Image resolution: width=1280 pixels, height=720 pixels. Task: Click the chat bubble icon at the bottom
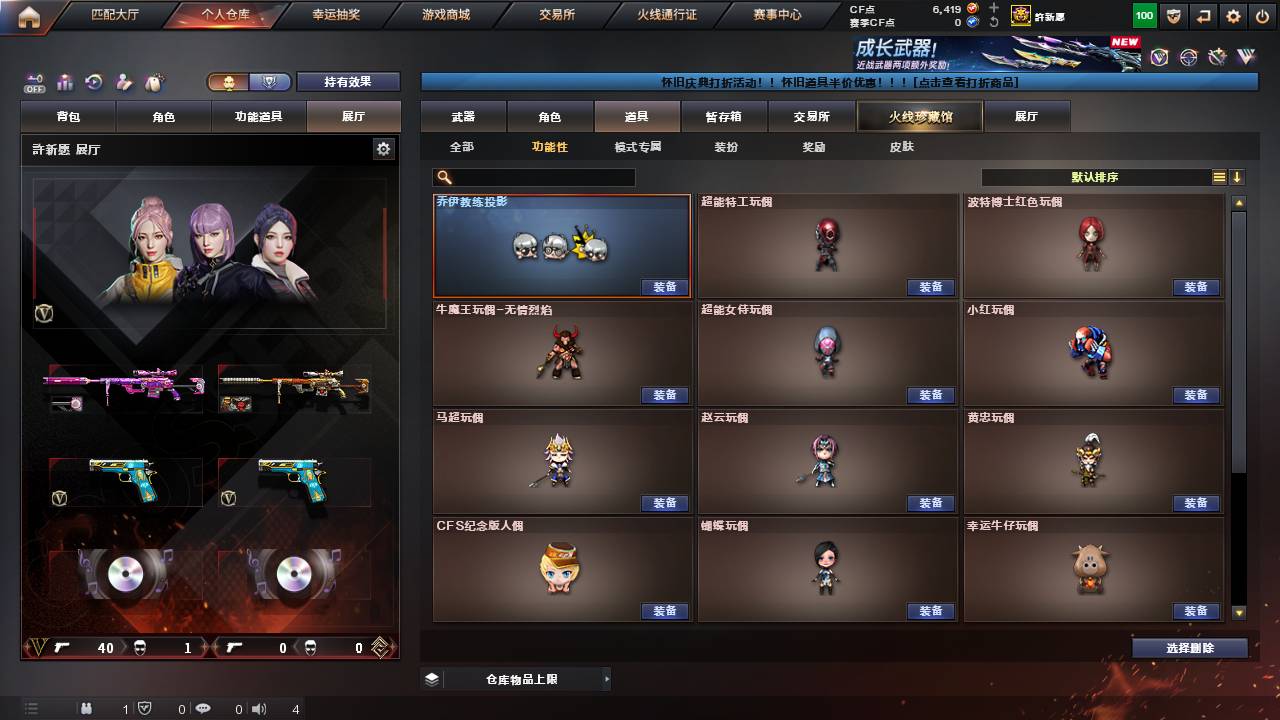point(202,710)
